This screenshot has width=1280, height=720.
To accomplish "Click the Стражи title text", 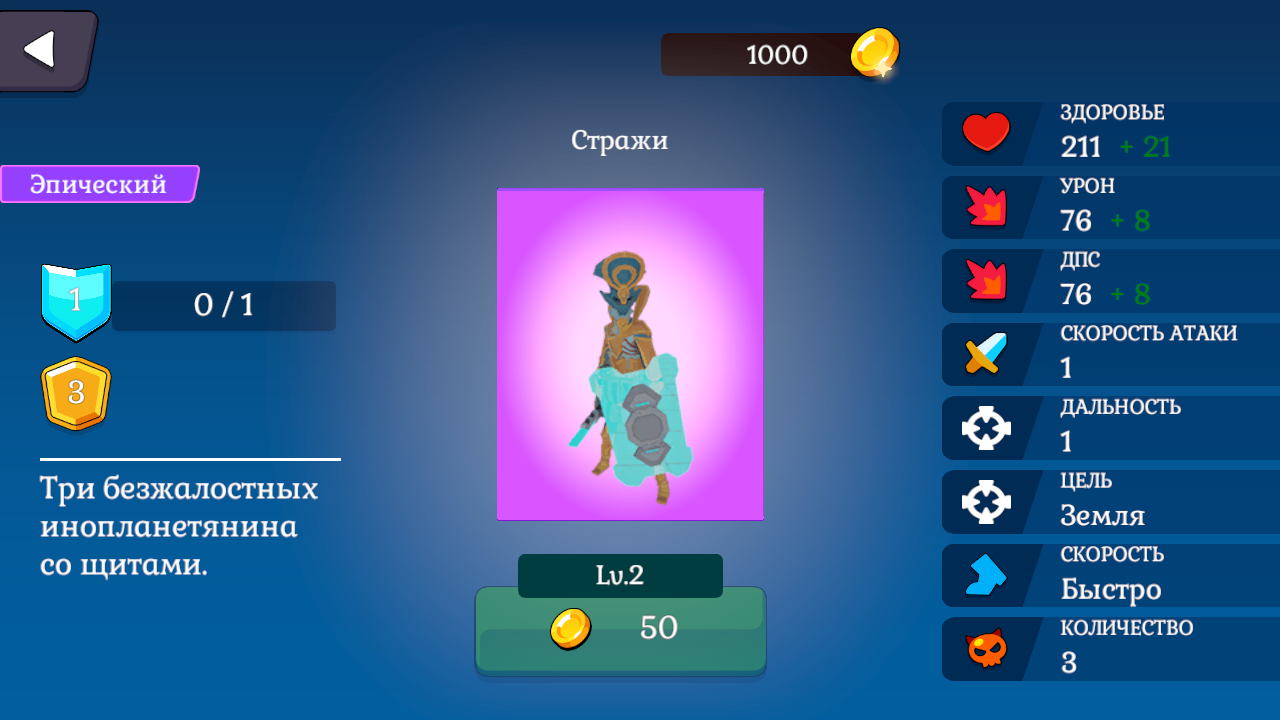I will pos(619,140).
